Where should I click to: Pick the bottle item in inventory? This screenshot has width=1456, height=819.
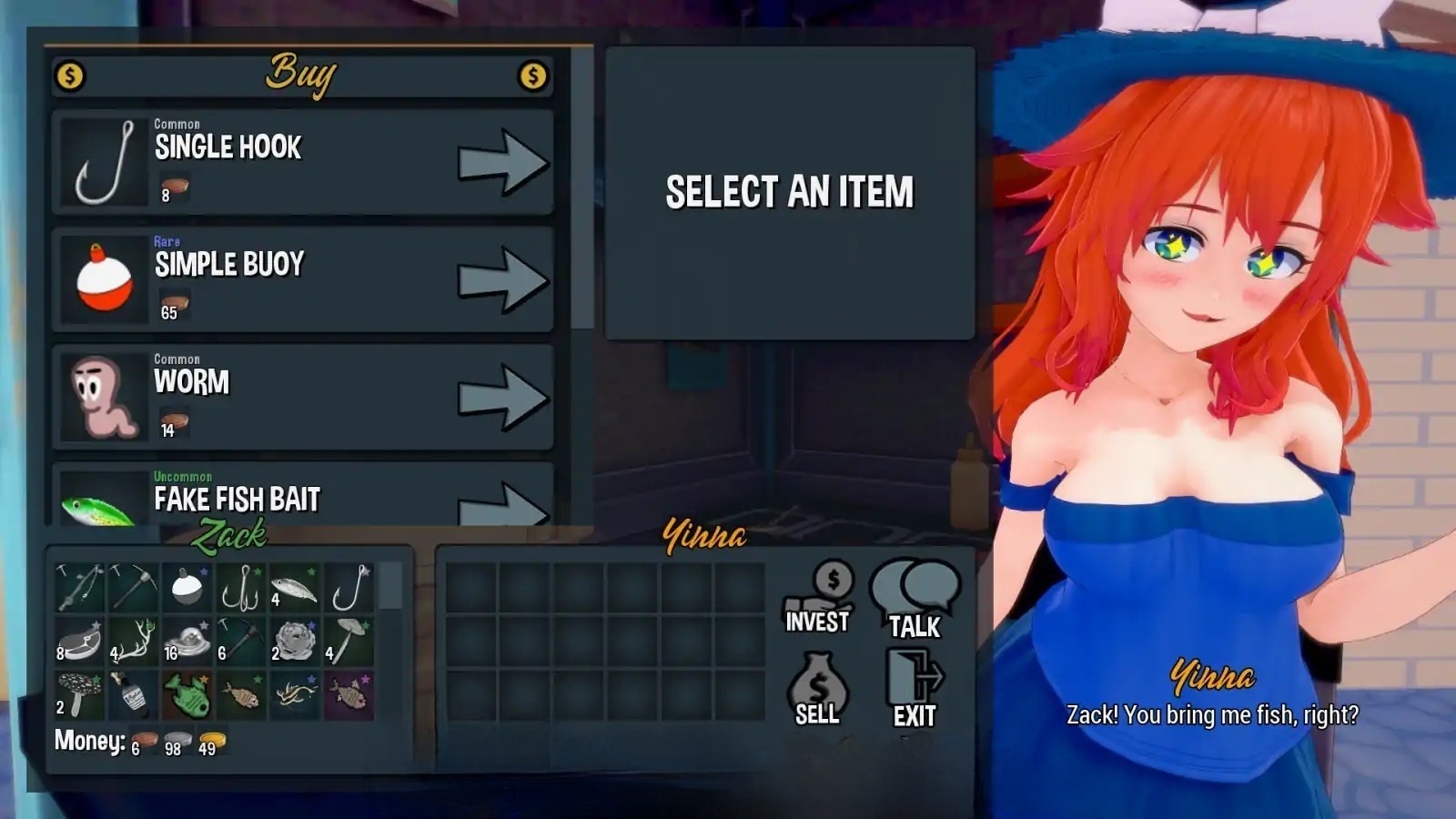click(133, 695)
